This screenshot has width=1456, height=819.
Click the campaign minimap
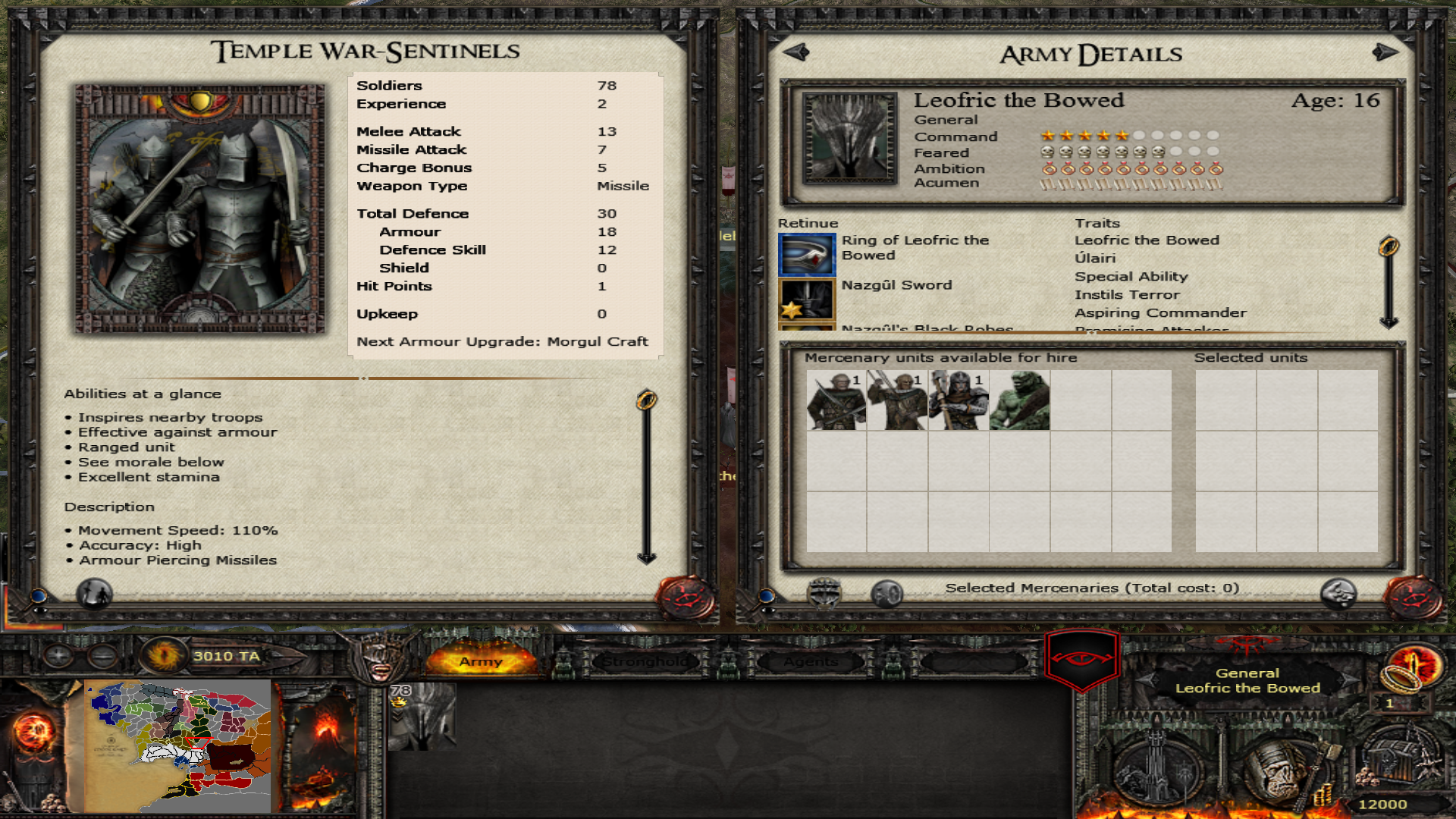point(179,745)
